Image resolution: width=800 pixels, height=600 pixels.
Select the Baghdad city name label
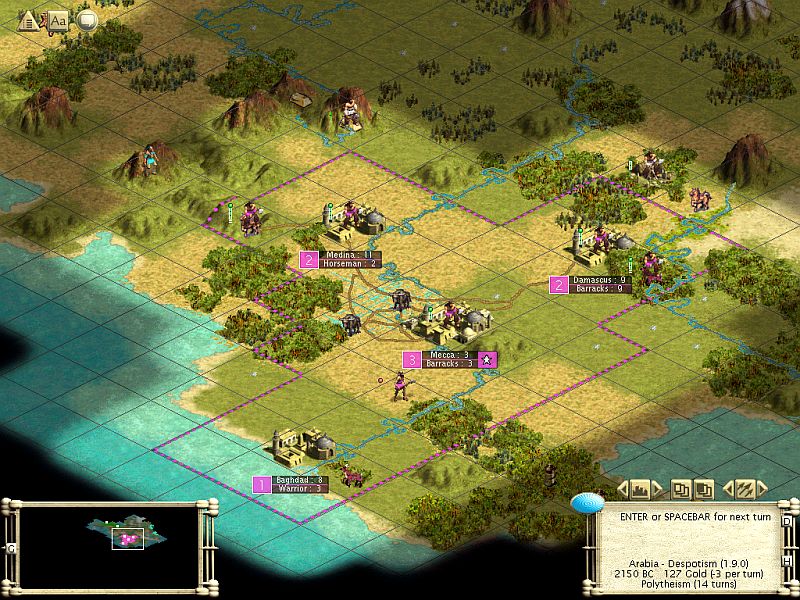(298, 480)
